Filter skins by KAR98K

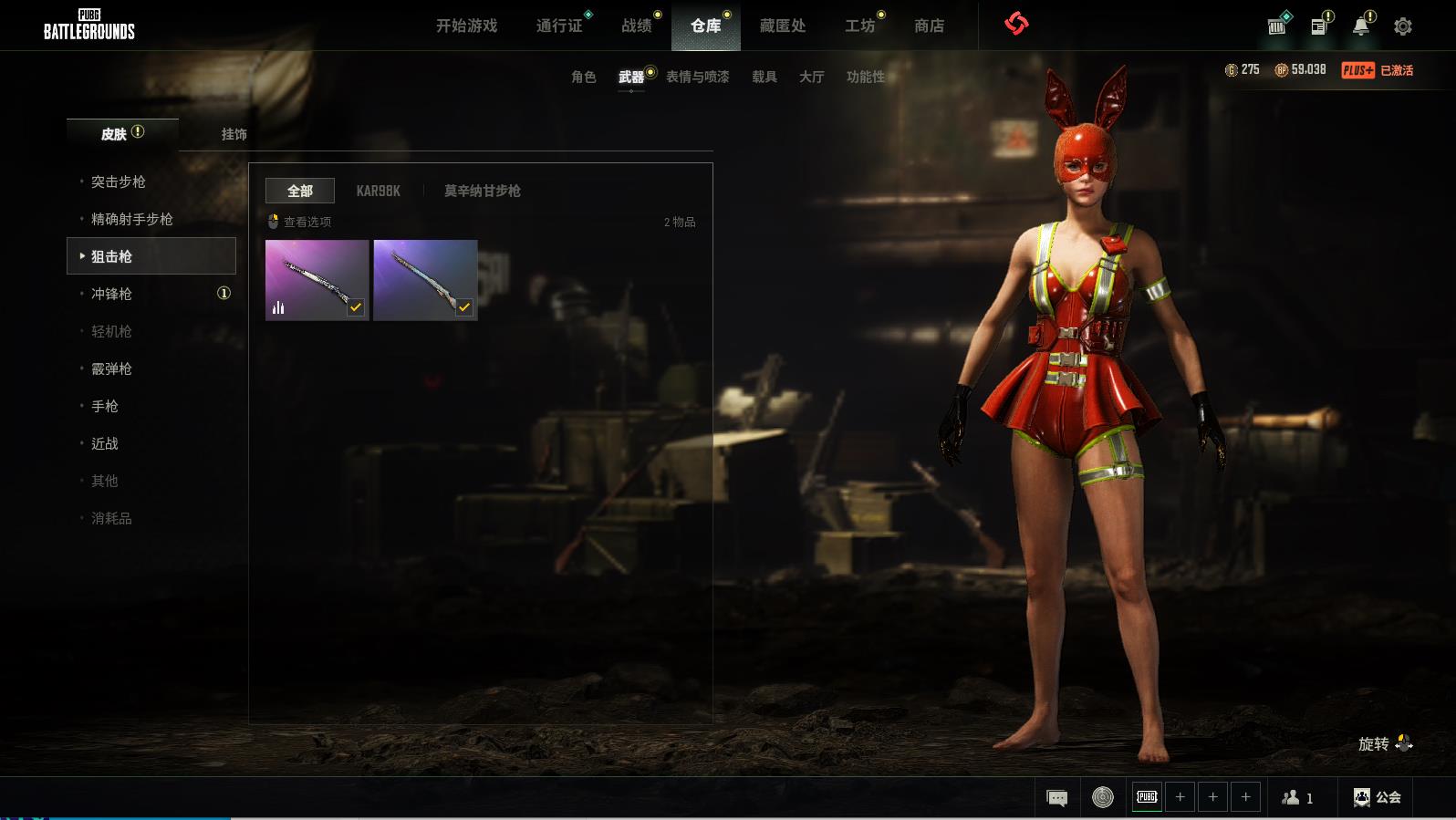(x=379, y=191)
